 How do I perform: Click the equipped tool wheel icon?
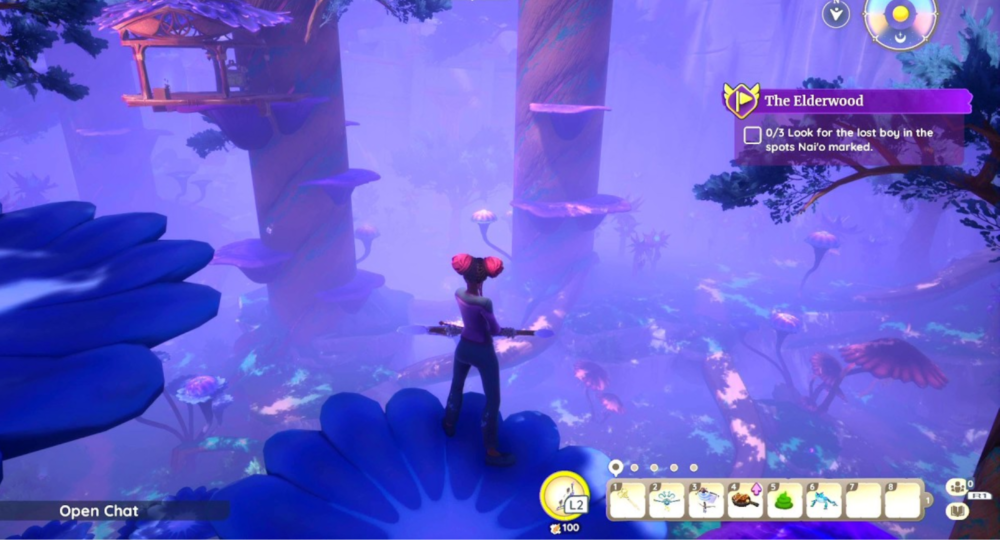click(x=566, y=495)
